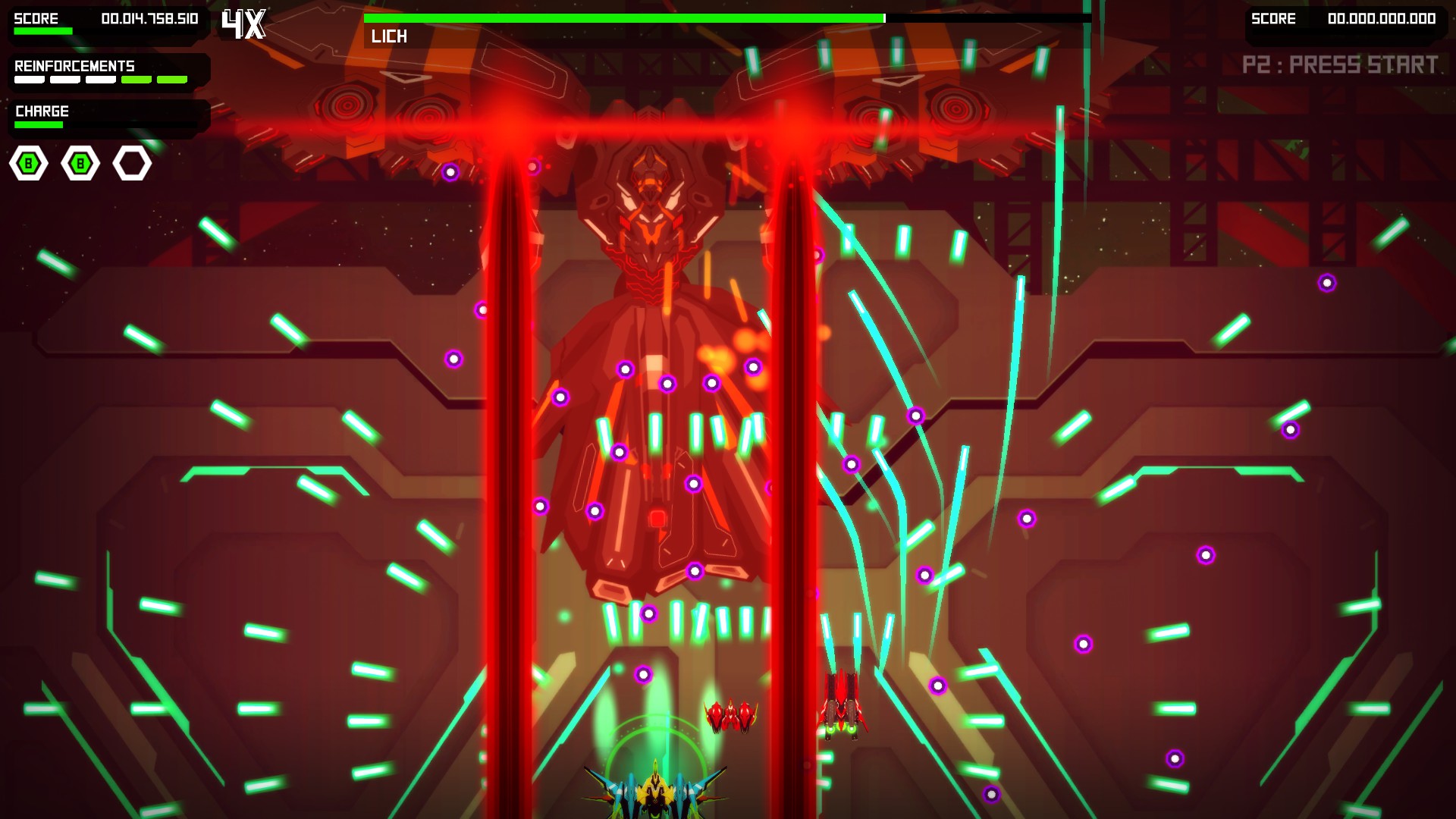Image resolution: width=1456 pixels, height=819 pixels.
Task: Toggle the fourth green reinforcement pip
Action: pos(136,79)
